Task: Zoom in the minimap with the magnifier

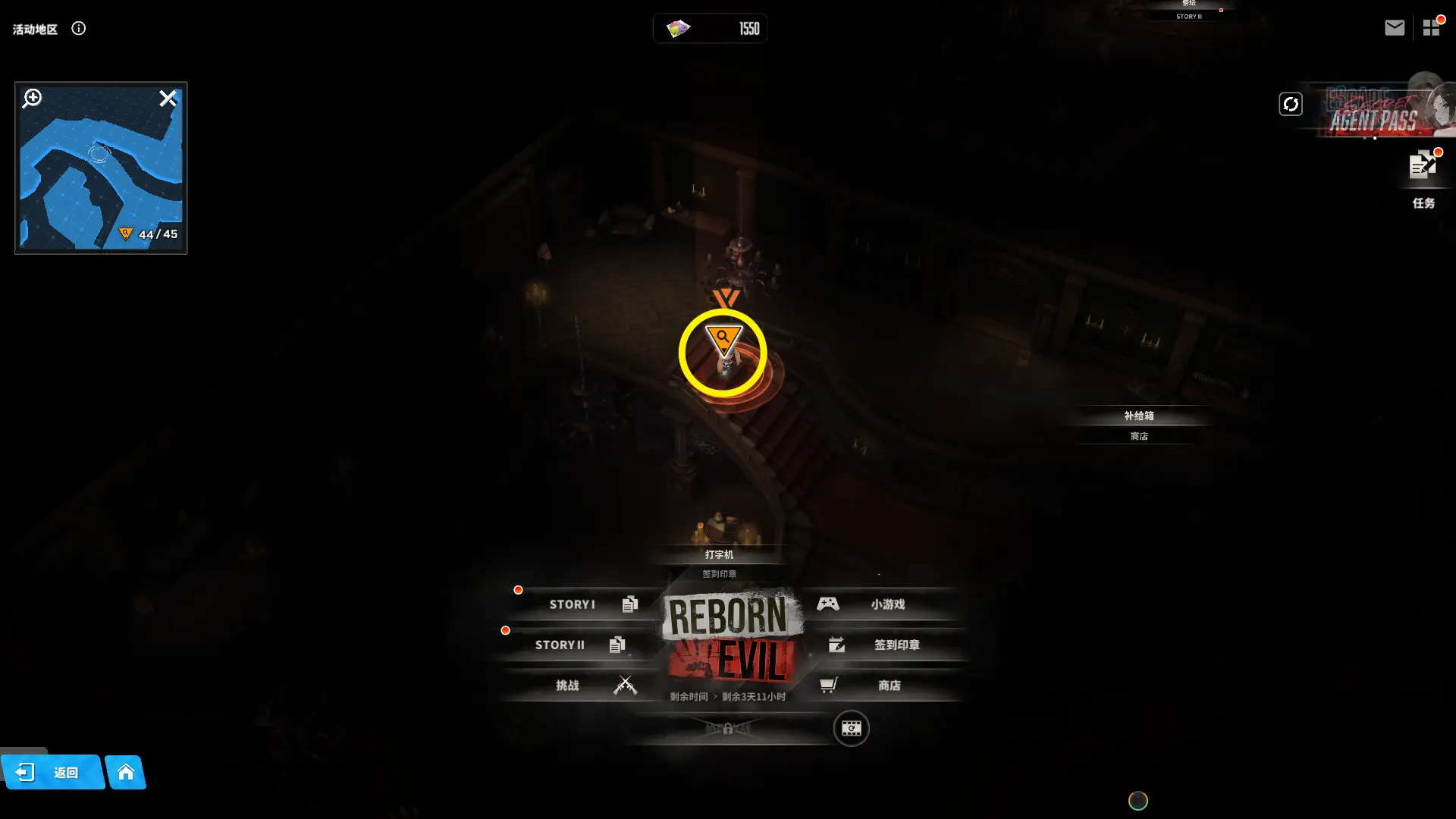Action: pyautogui.click(x=32, y=98)
